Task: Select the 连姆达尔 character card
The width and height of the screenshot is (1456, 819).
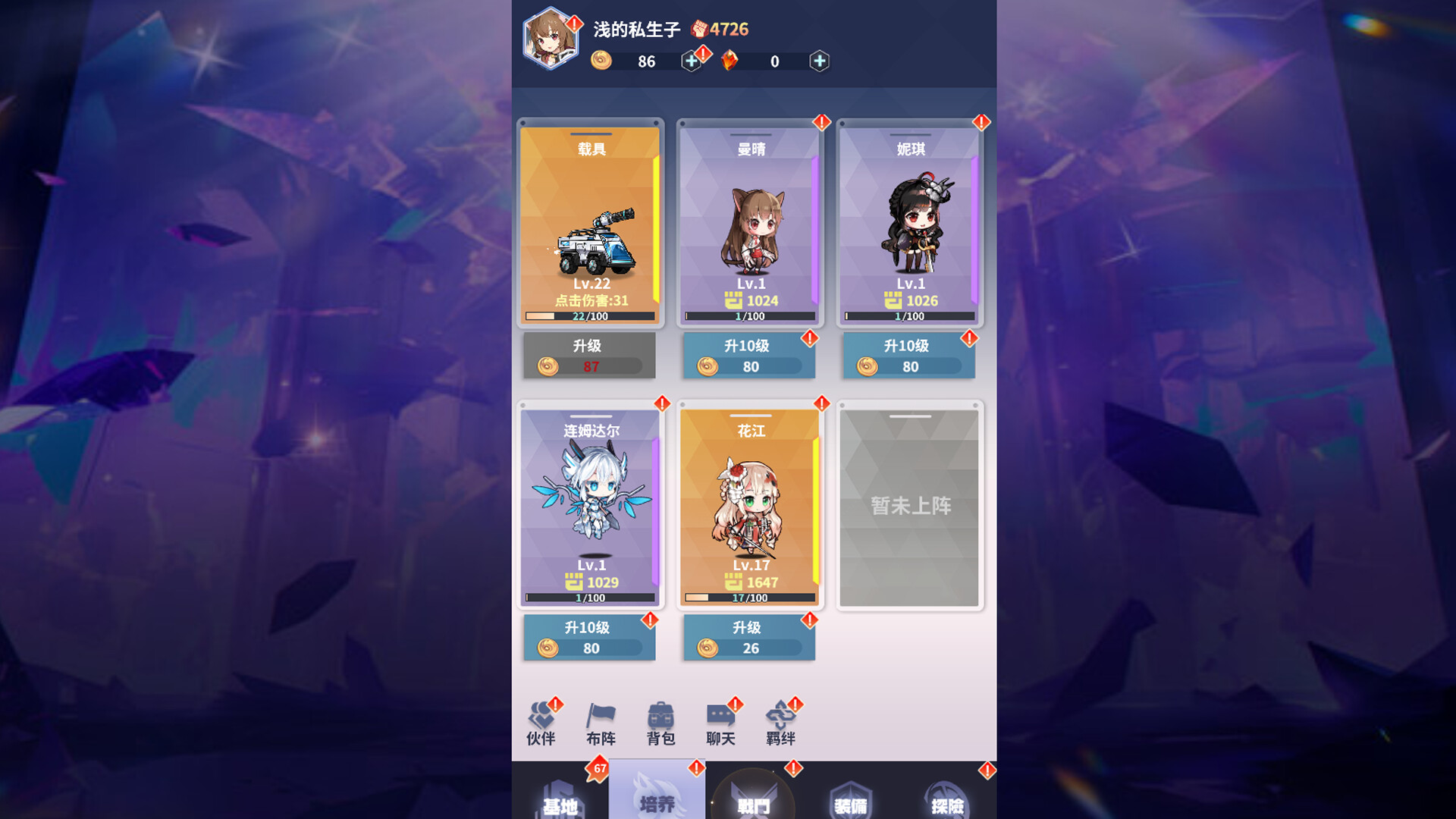Action: [589, 504]
